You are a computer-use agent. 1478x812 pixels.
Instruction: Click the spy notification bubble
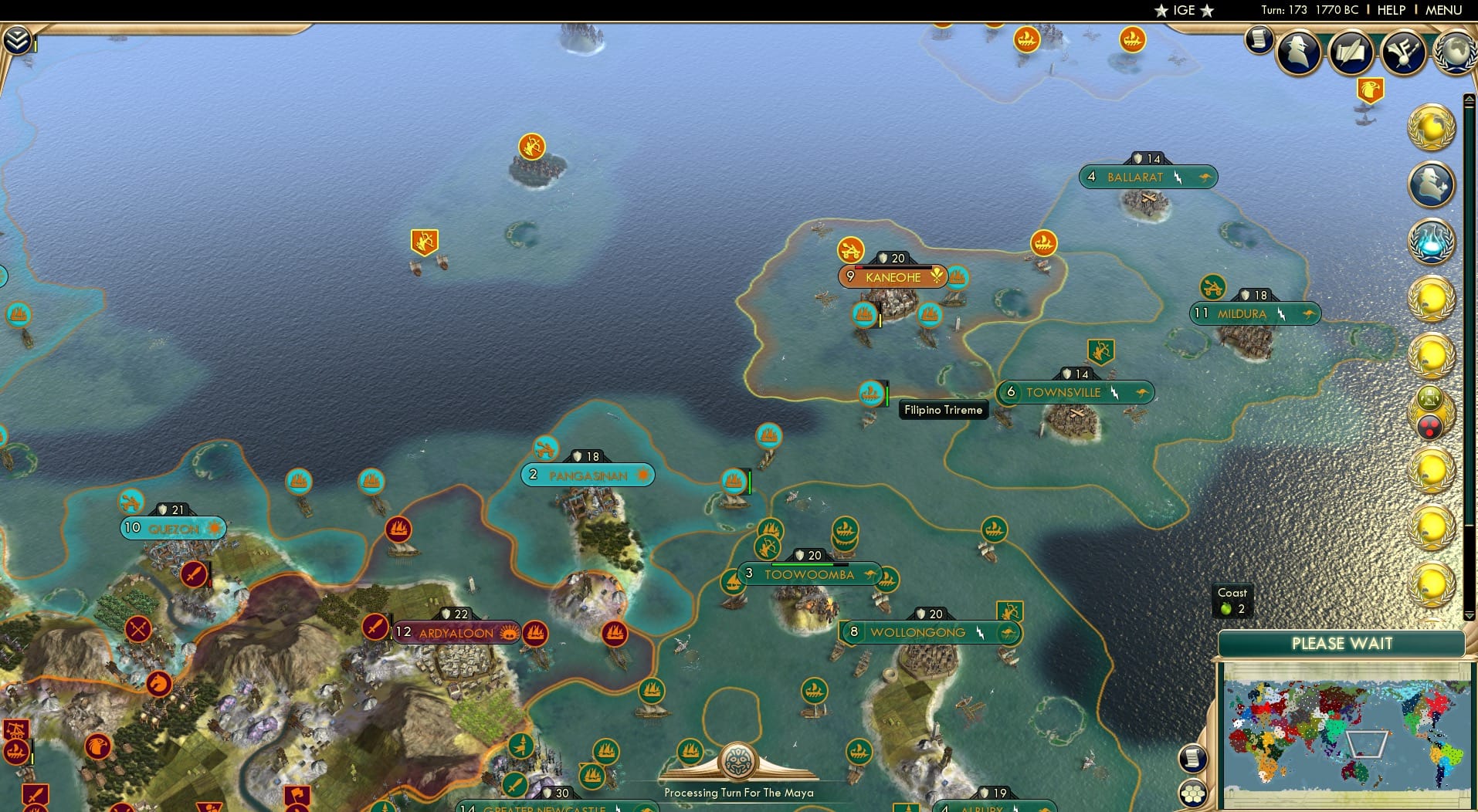point(1432,184)
